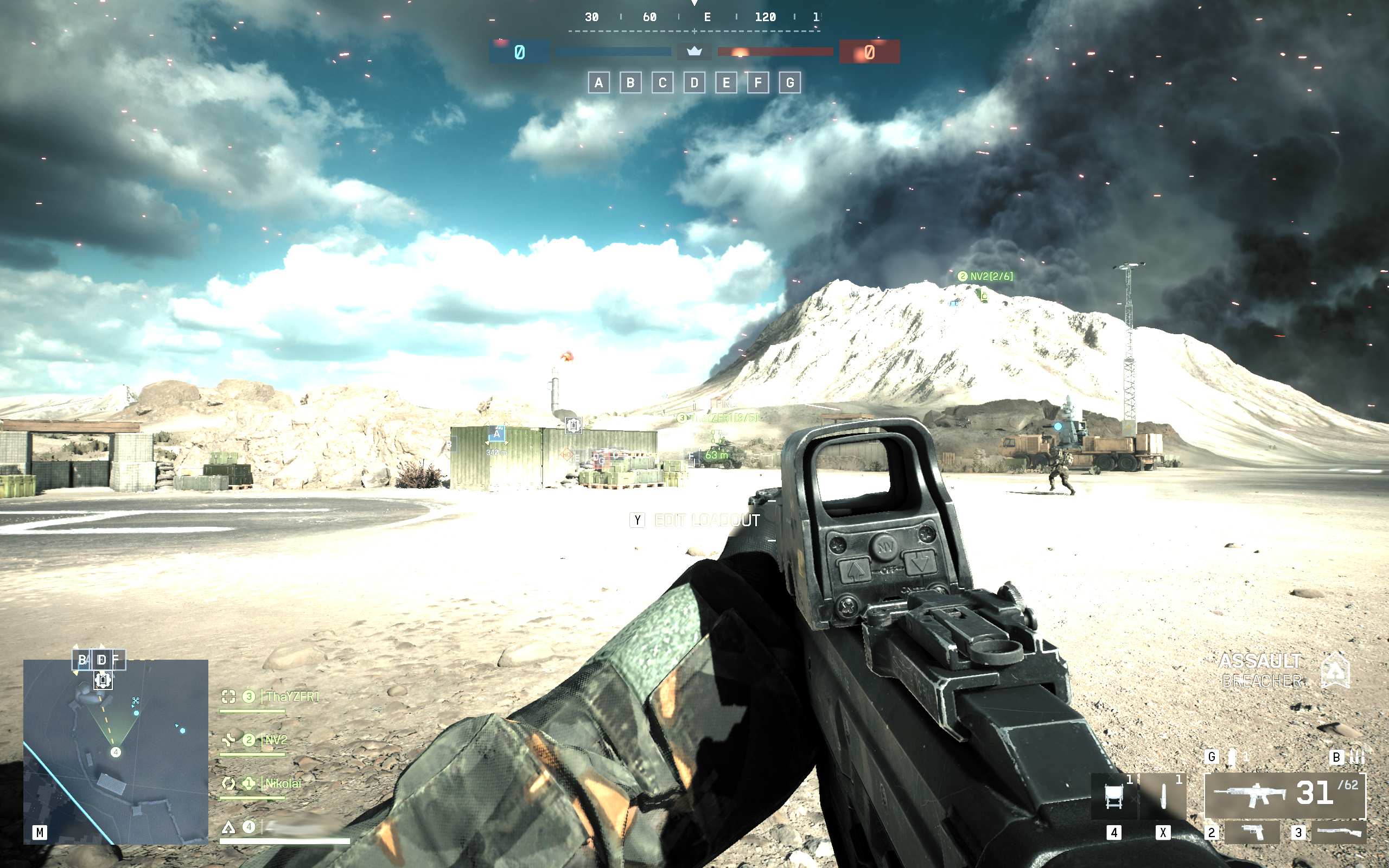Image resolution: width=1389 pixels, height=868 pixels.
Task: Open the minimap
Action: [x=116, y=751]
